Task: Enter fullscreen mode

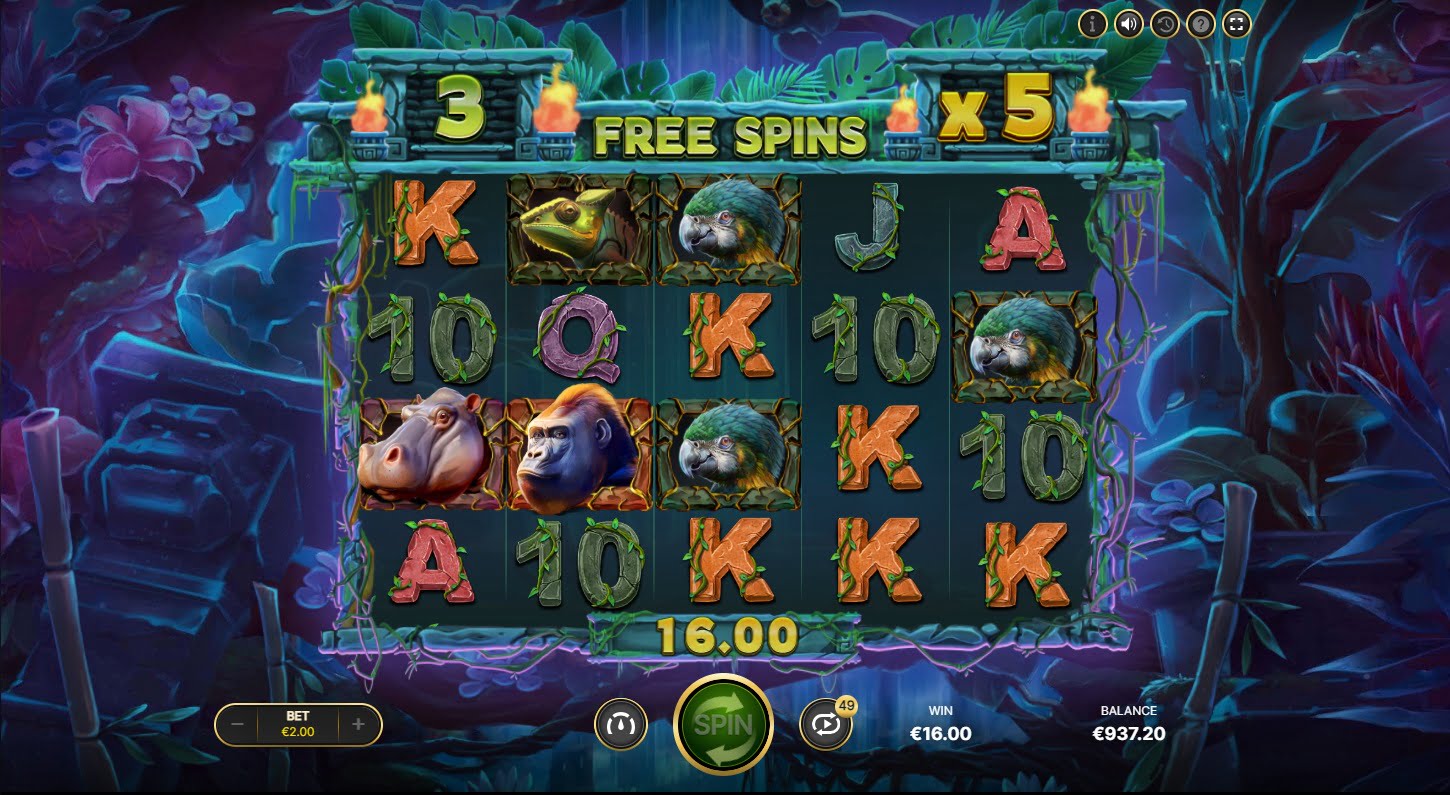Action: 1236,23
